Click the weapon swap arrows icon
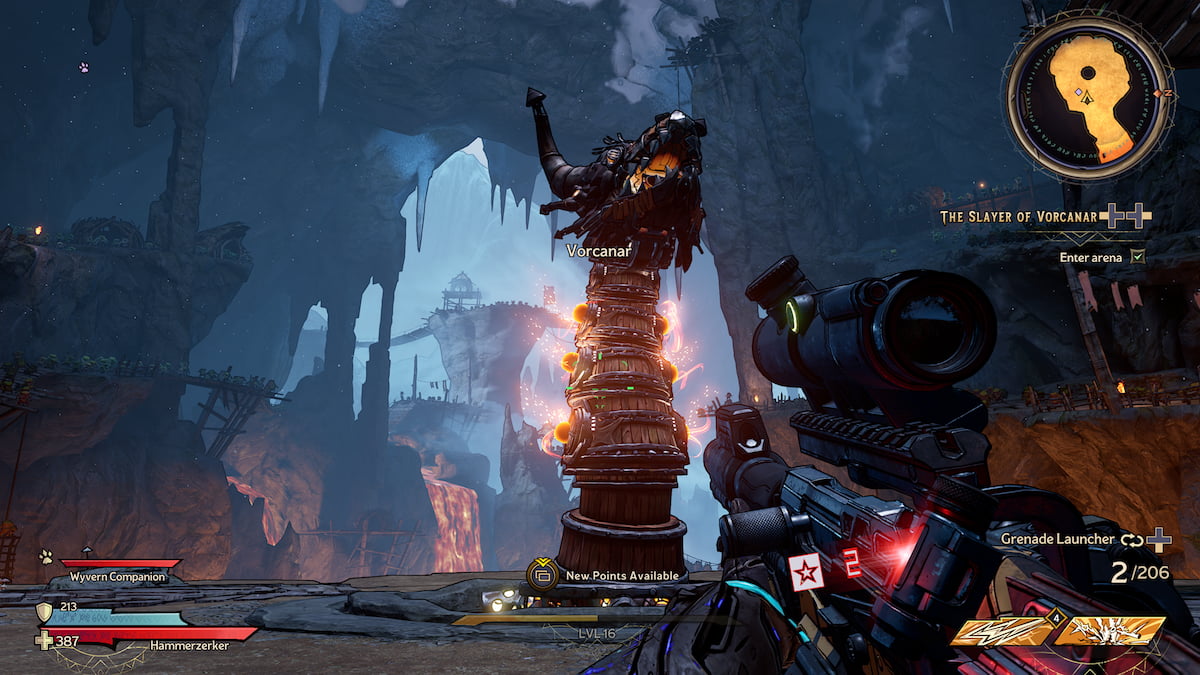 [1130, 540]
